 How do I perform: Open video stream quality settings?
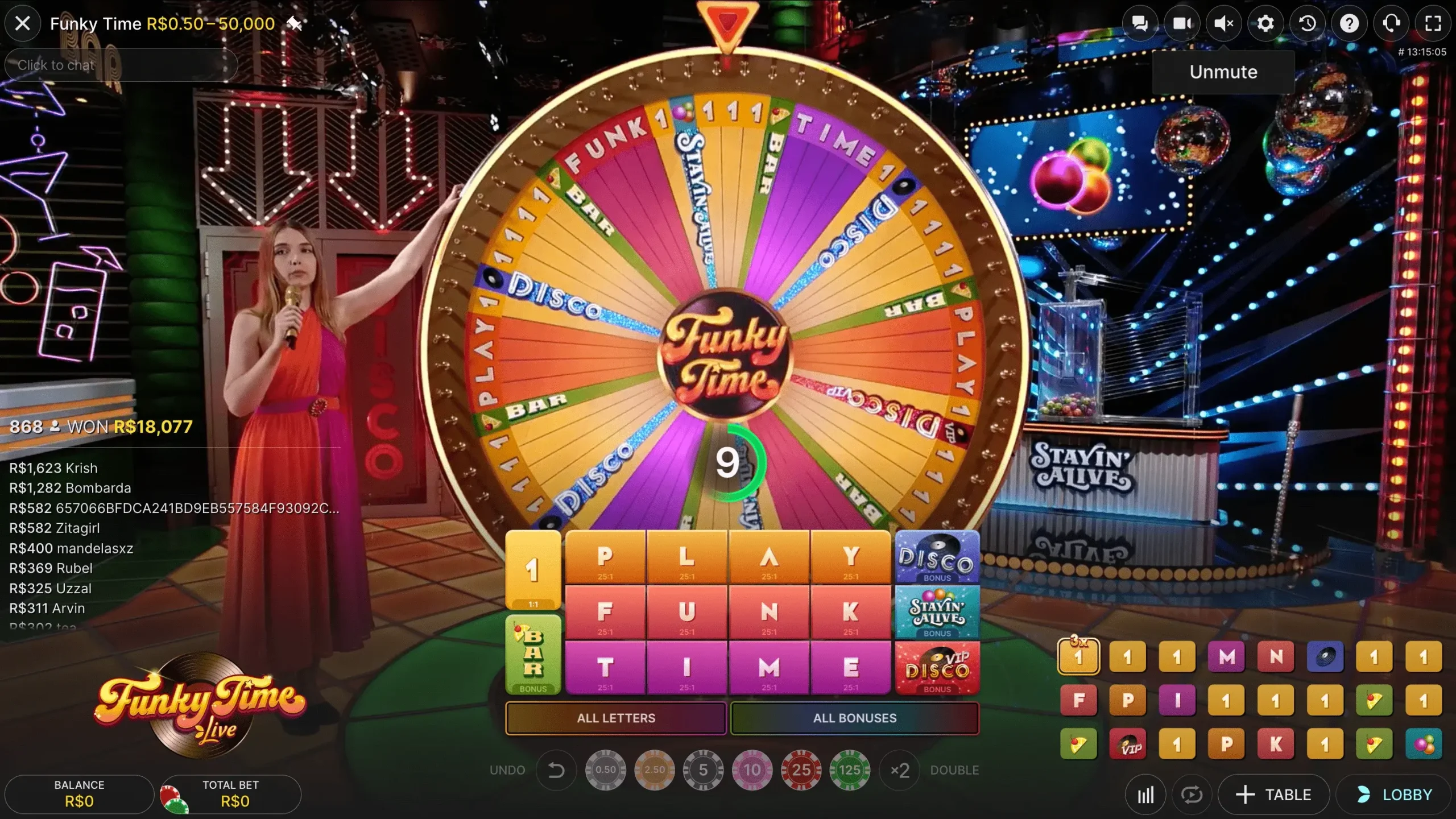coord(1182,23)
